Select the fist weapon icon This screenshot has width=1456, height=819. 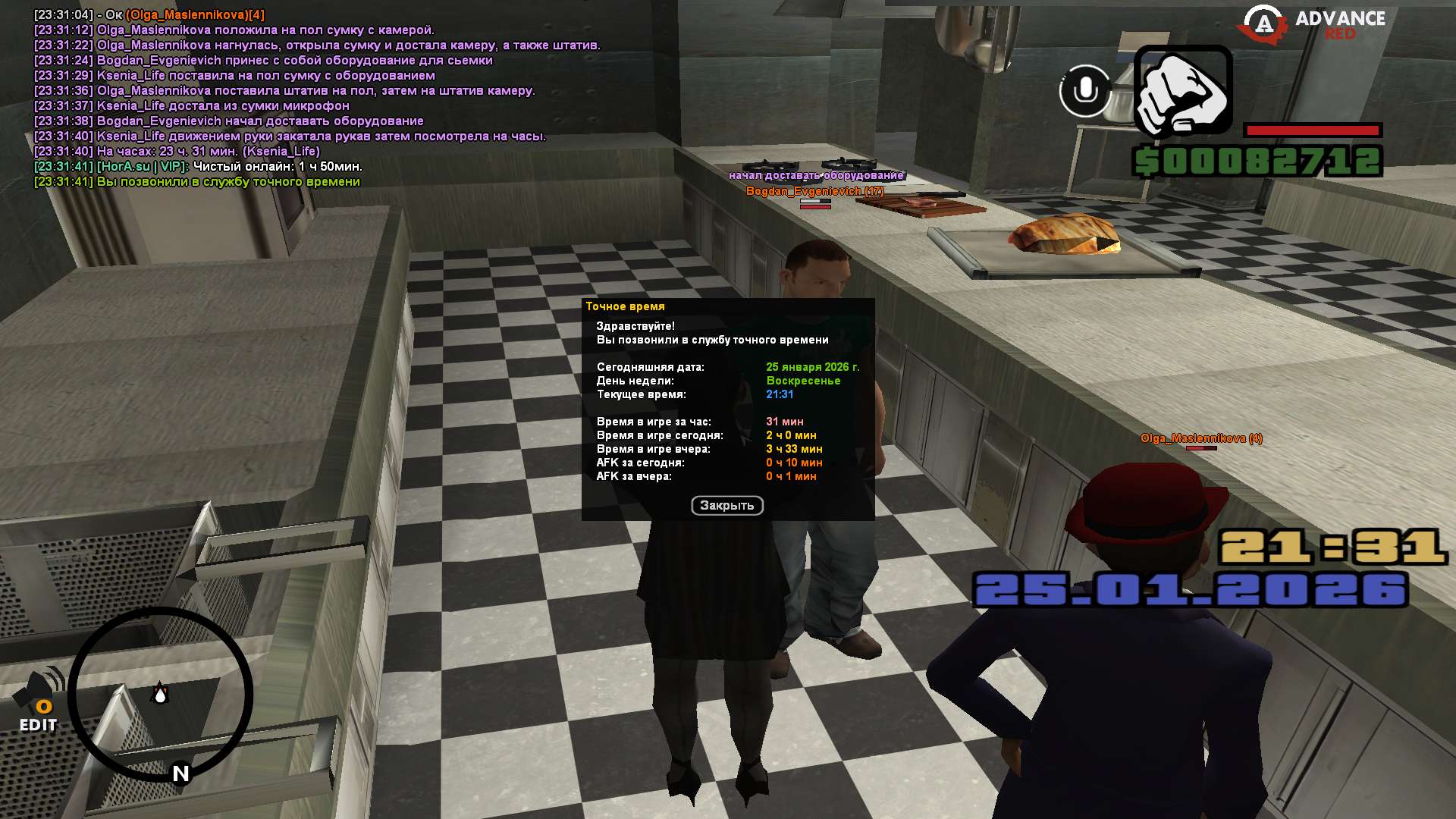tap(1182, 91)
